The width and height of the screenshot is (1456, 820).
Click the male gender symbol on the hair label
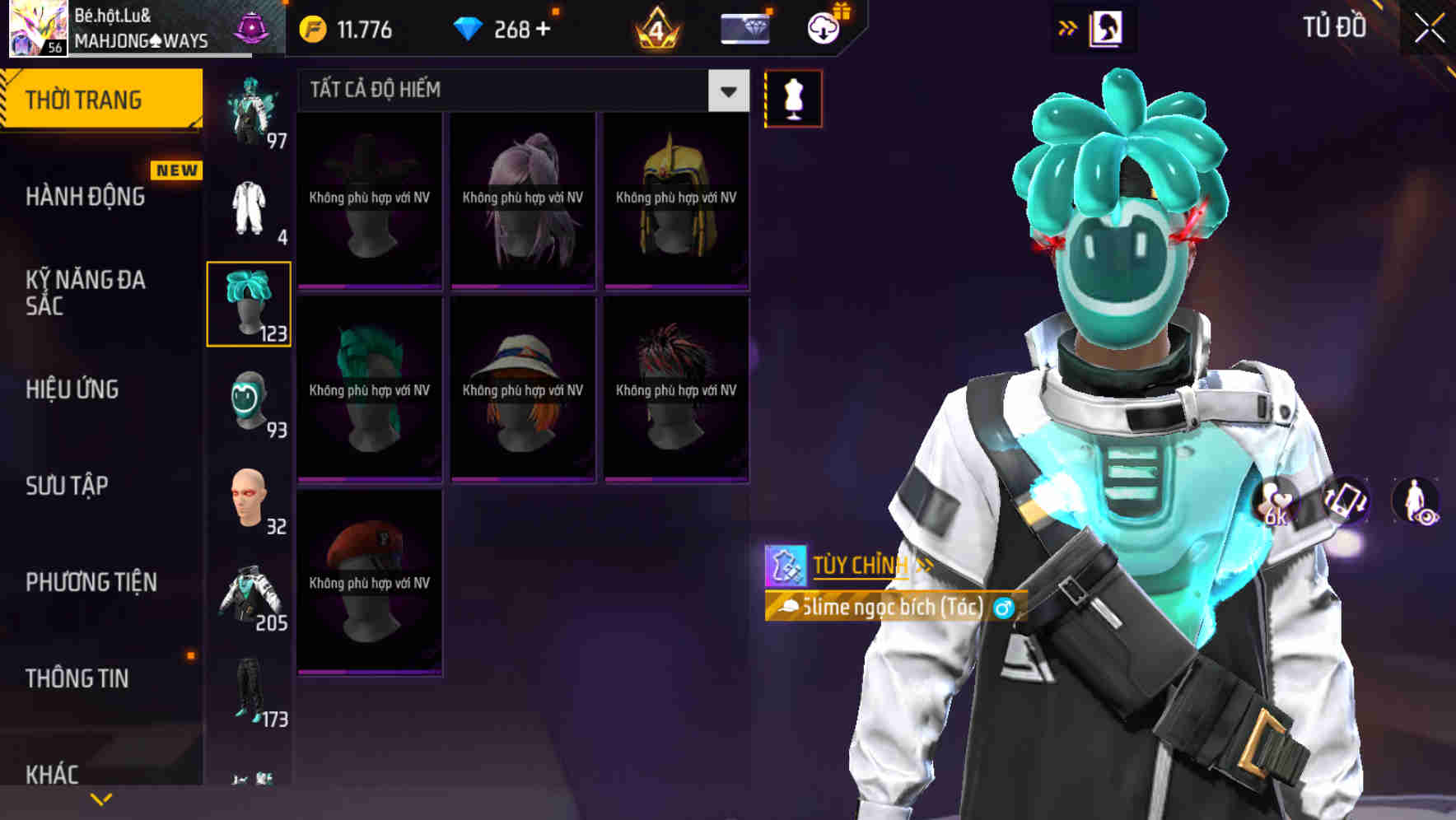coord(1003,608)
